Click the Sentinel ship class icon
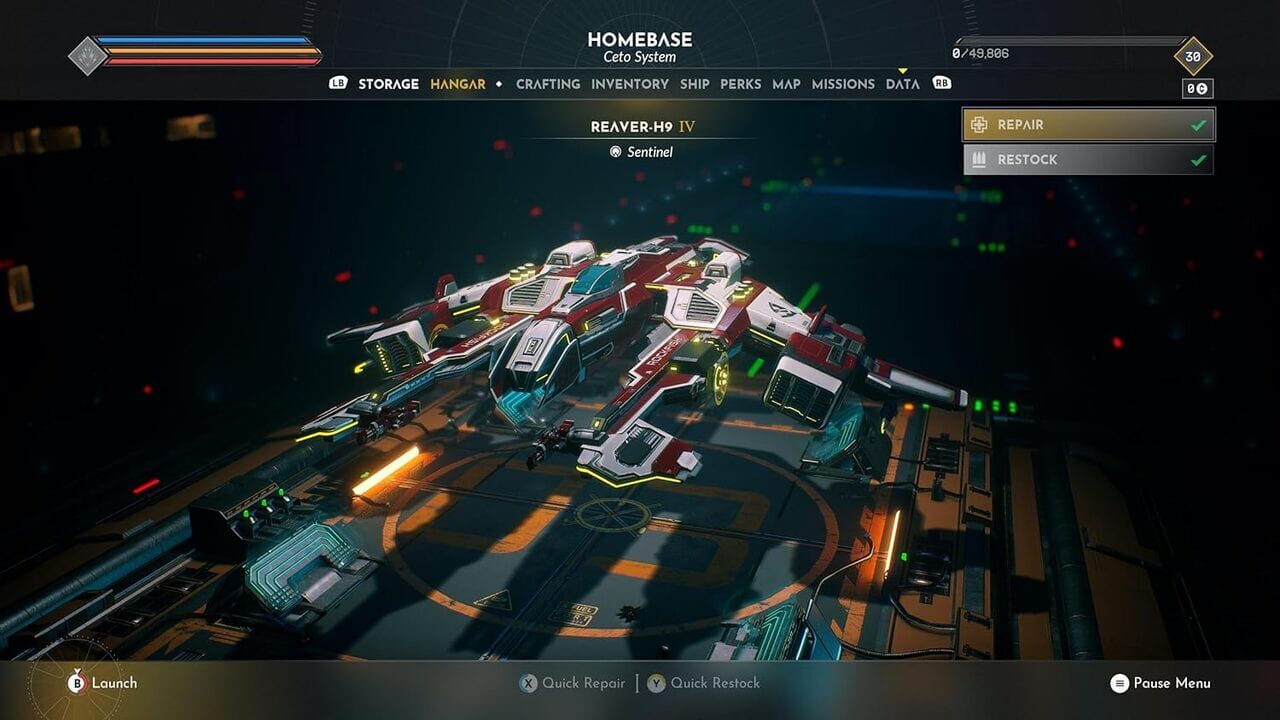The height and width of the screenshot is (720, 1280). pyautogui.click(x=615, y=152)
